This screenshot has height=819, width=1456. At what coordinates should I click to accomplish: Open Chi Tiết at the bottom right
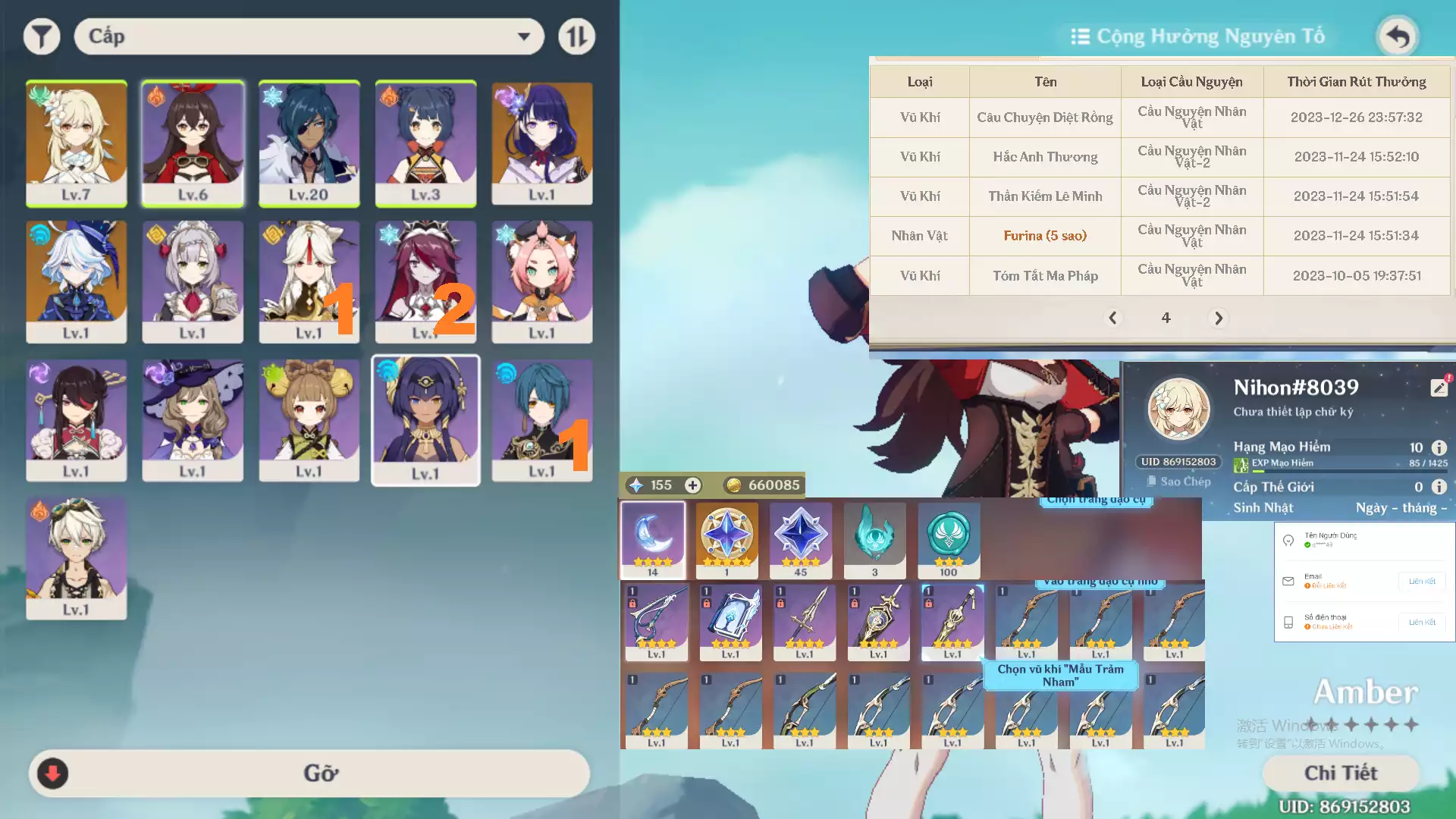pyautogui.click(x=1341, y=773)
